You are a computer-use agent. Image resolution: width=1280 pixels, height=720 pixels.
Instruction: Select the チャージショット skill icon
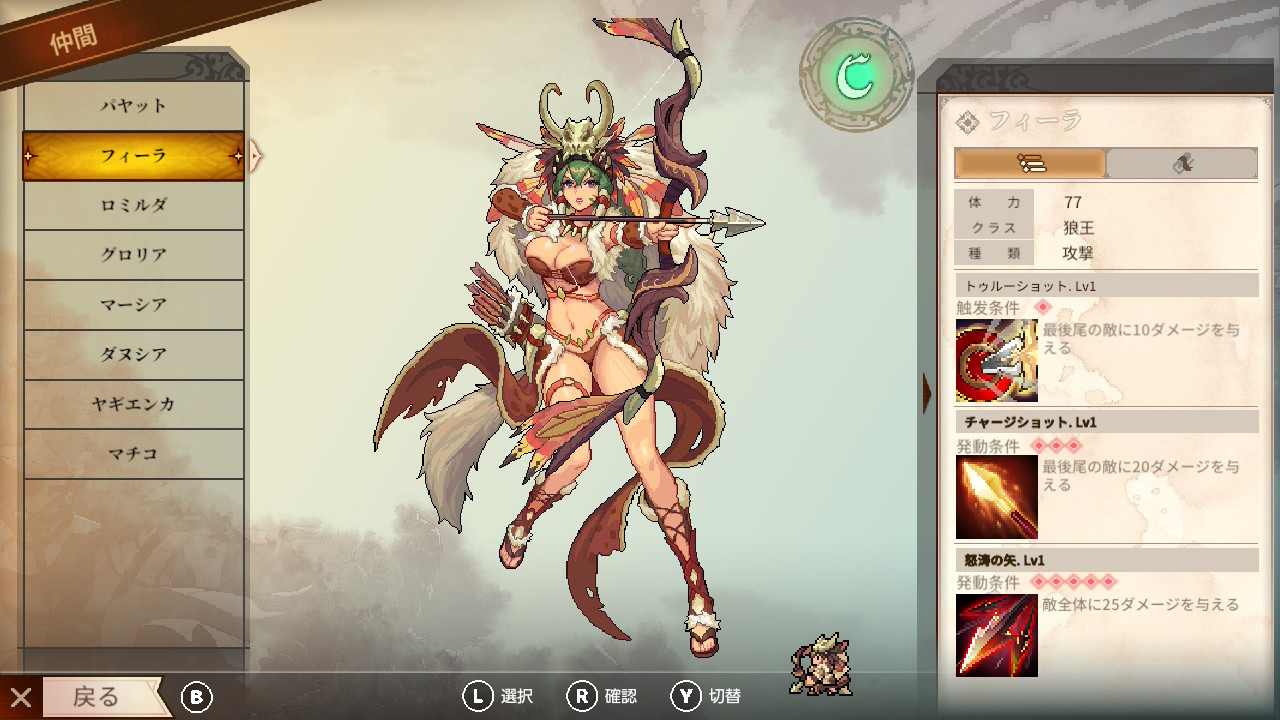click(996, 497)
